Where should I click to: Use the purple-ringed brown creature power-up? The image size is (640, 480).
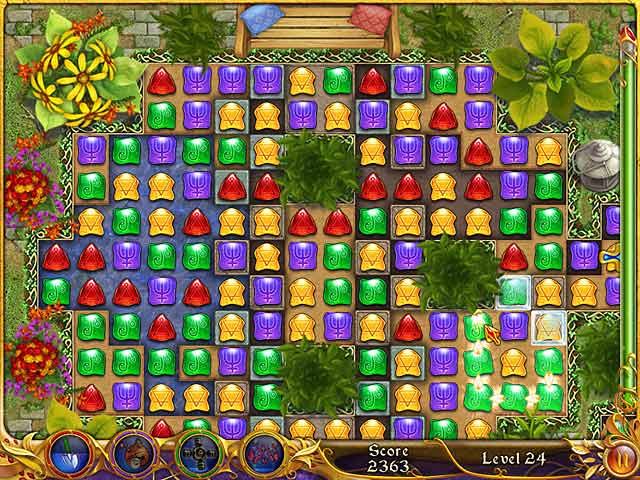[133, 450]
